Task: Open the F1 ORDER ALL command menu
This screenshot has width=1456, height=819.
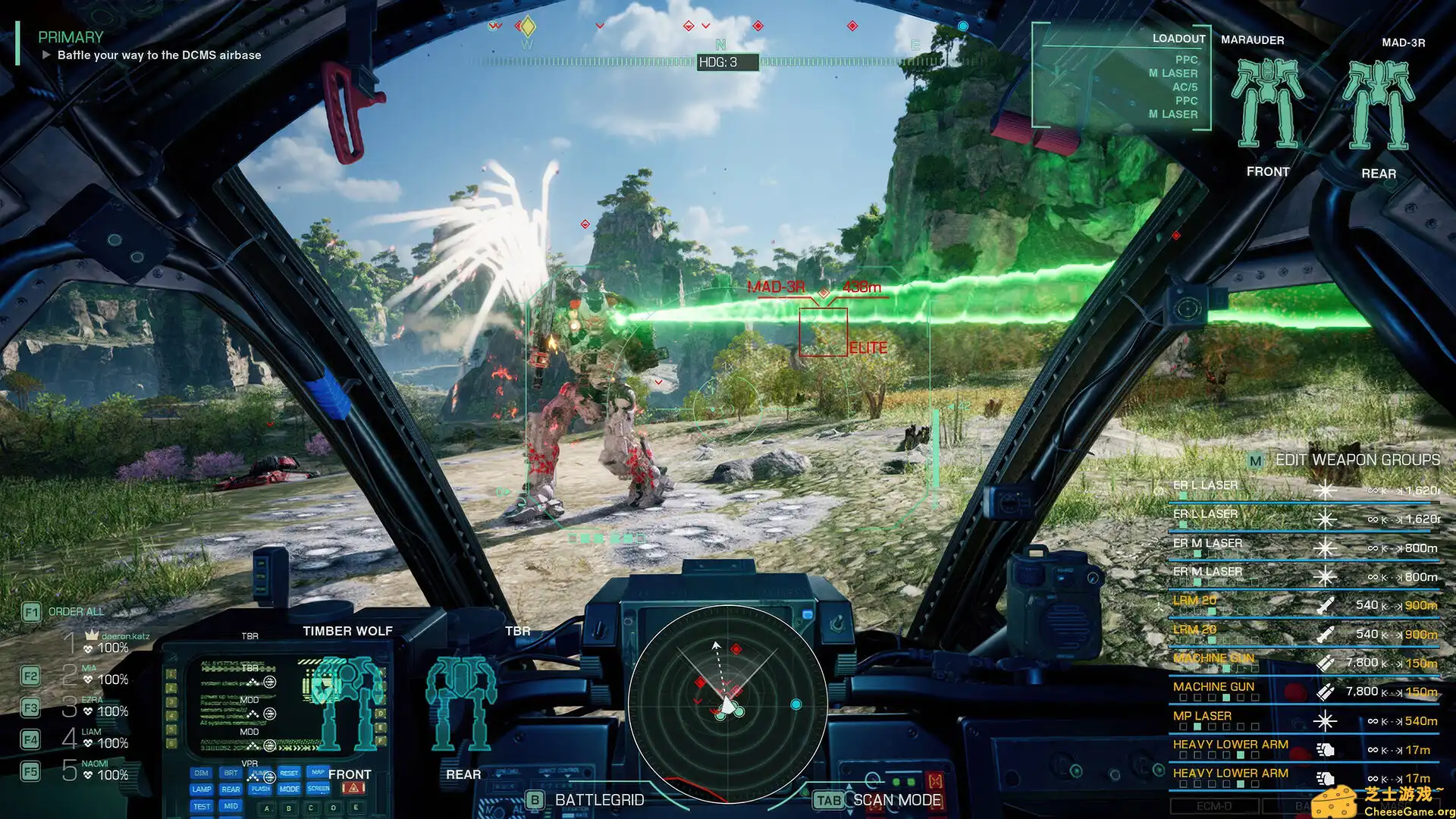Action: (x=31, y=611)
